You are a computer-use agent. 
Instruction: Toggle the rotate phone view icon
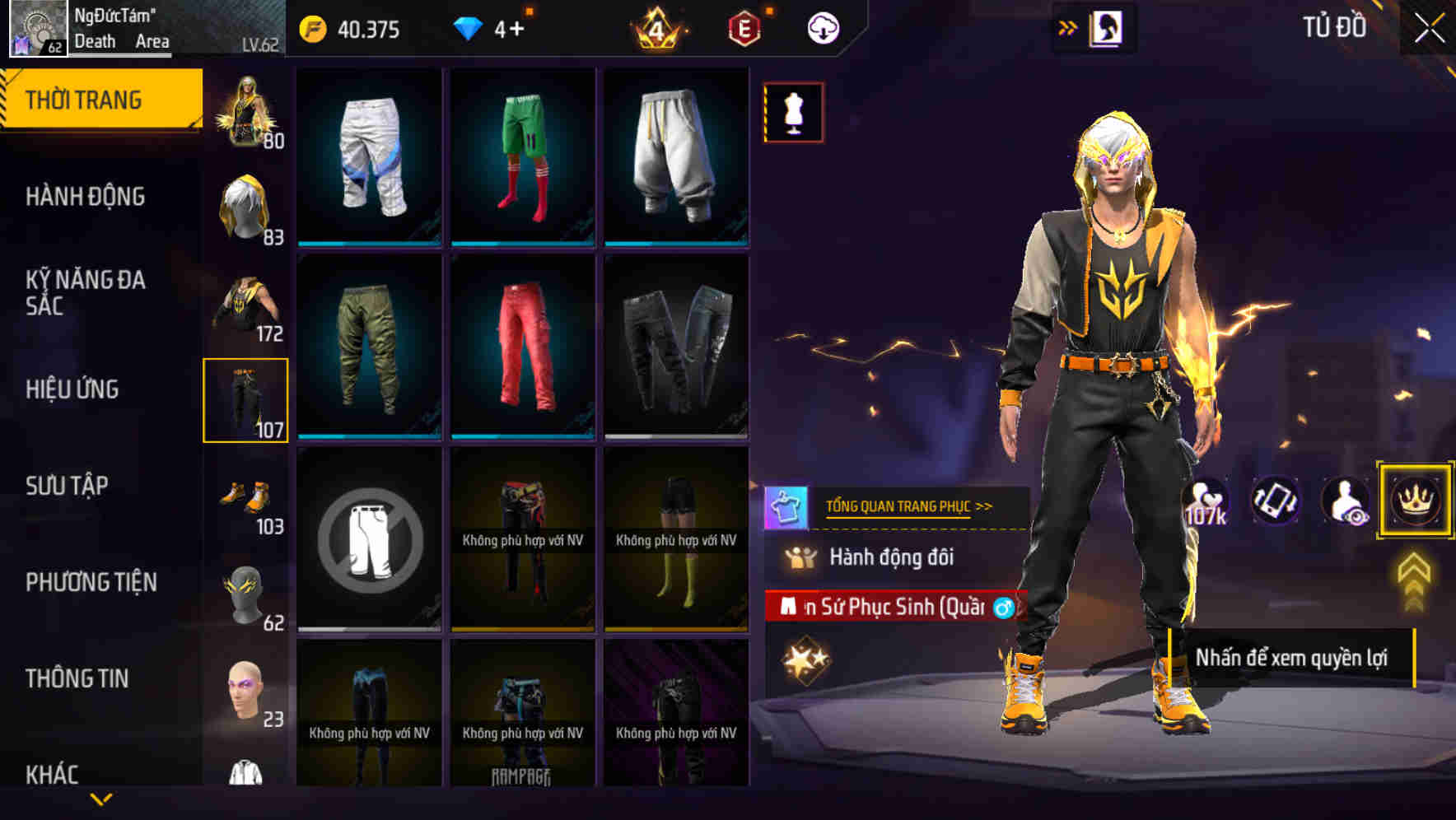click(x=1274, y=500)
